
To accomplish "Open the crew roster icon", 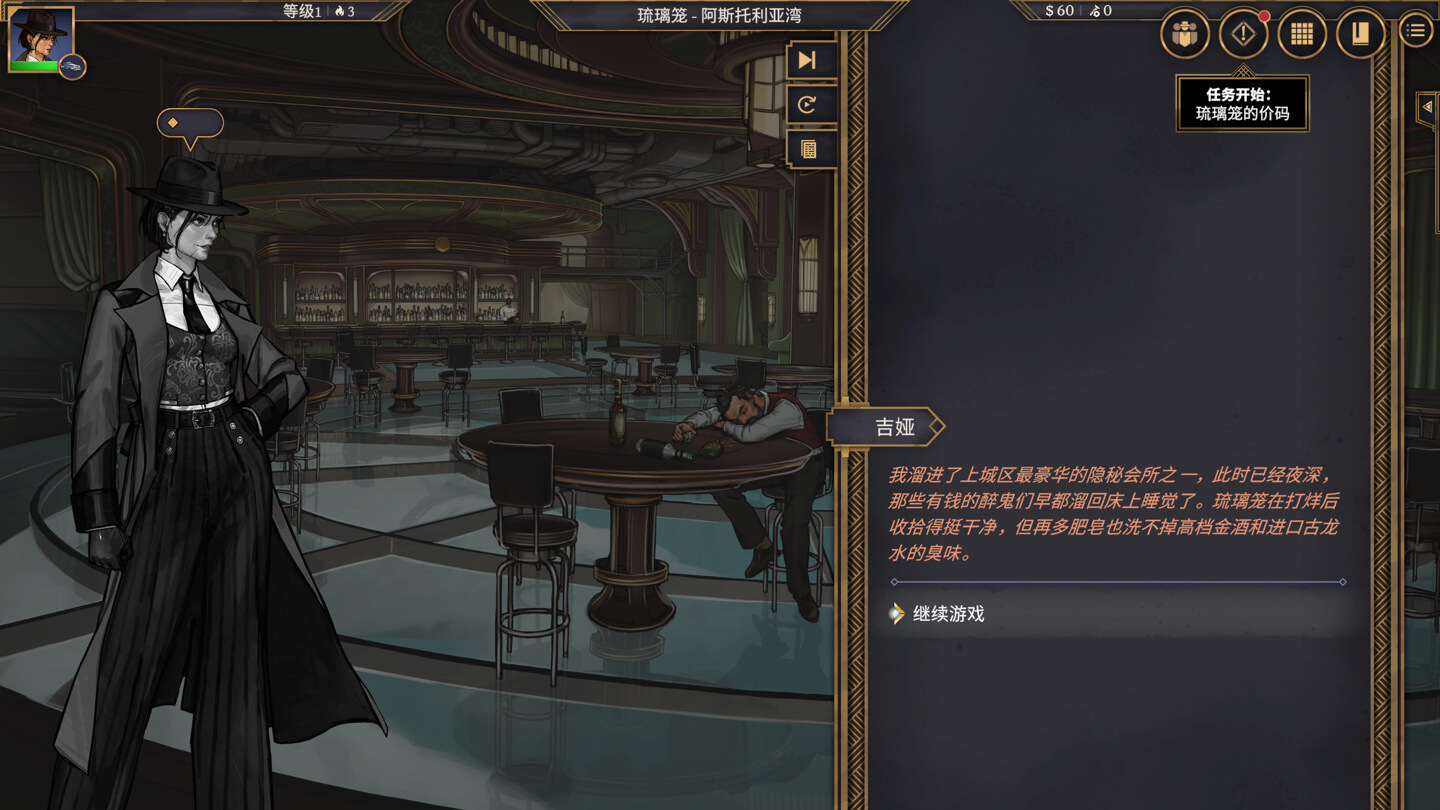I will click(1184, 32).
